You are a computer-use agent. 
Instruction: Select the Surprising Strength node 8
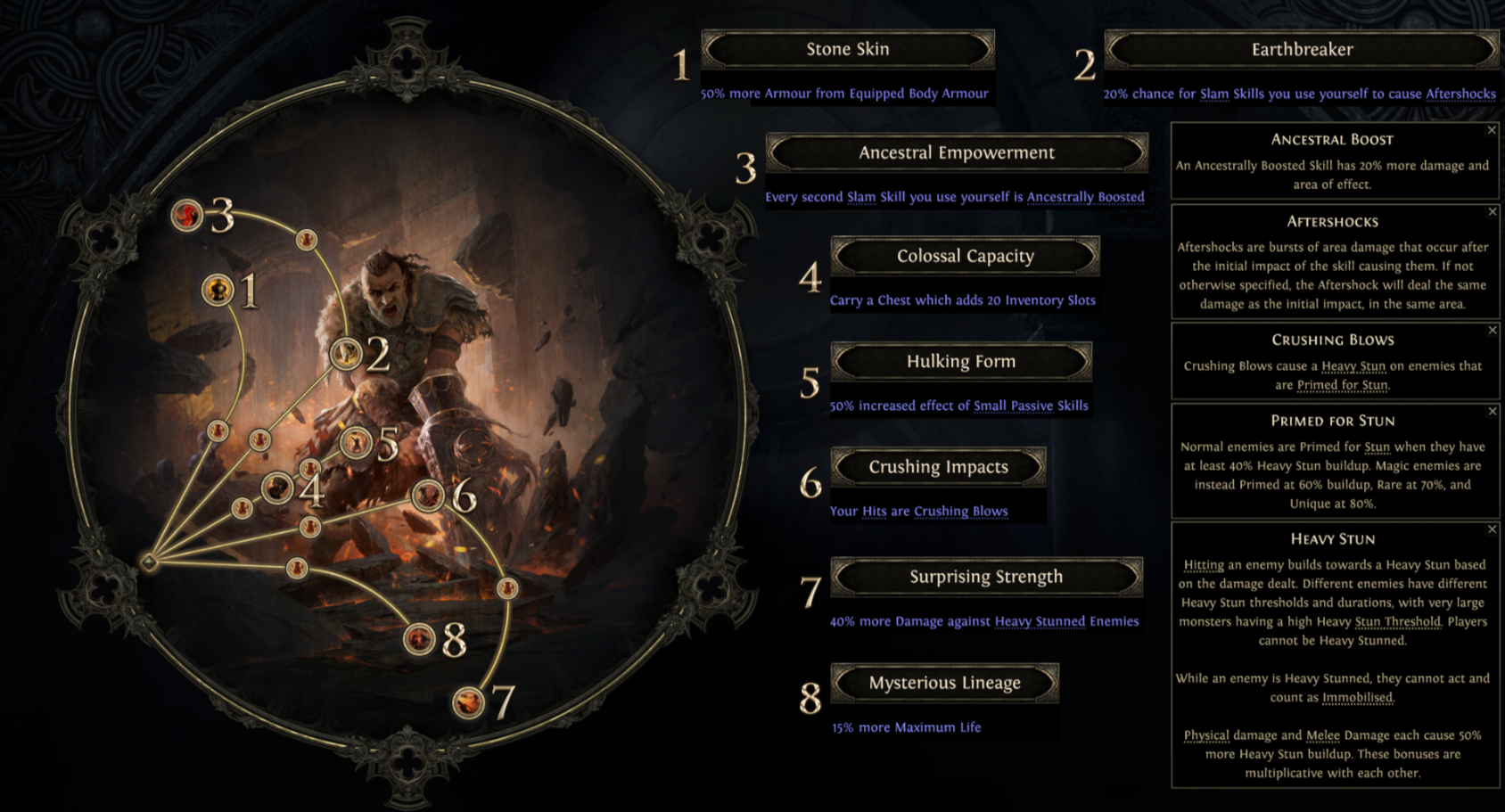(x=417, y=638)
